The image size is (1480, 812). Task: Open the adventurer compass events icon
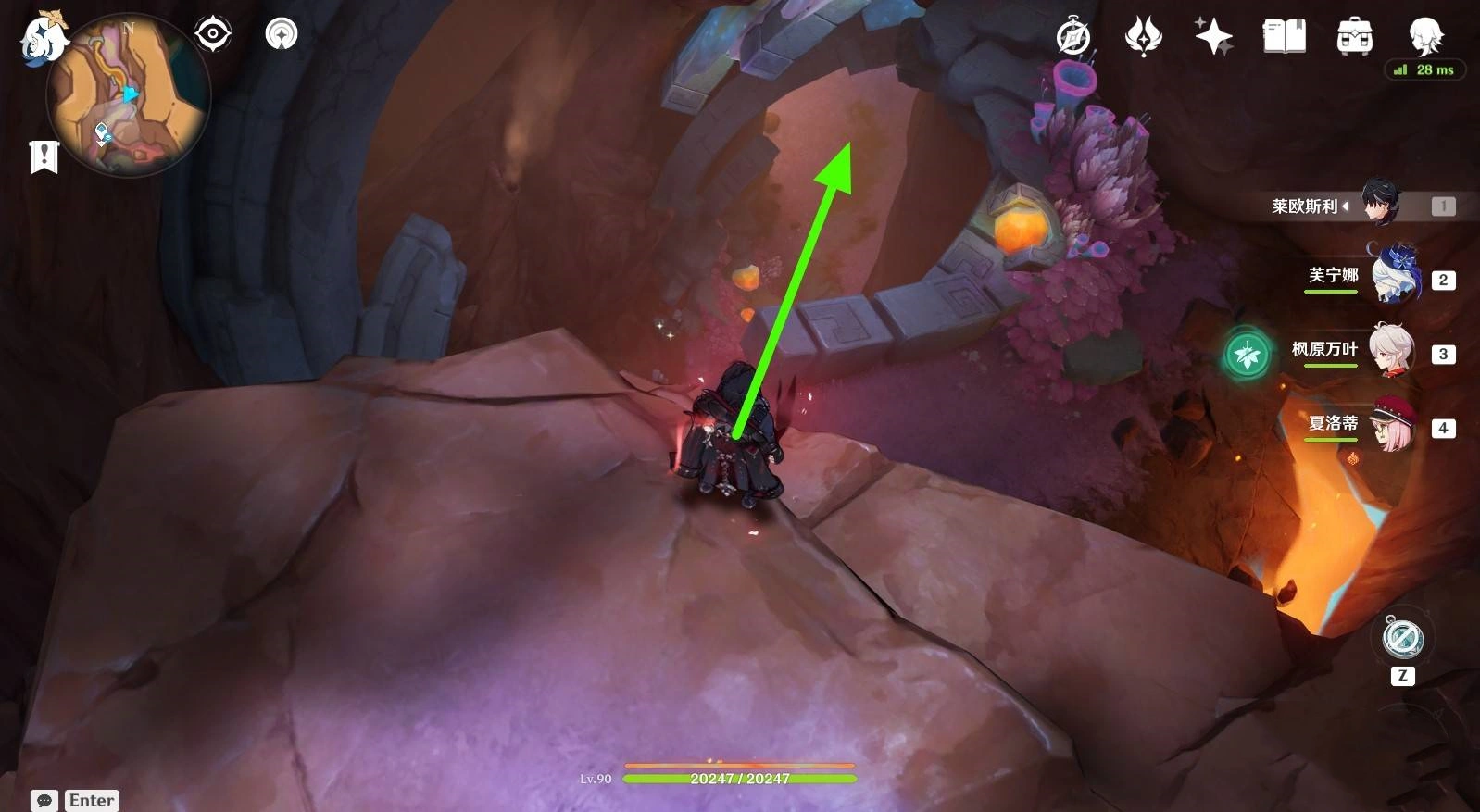coord(1073,37)
